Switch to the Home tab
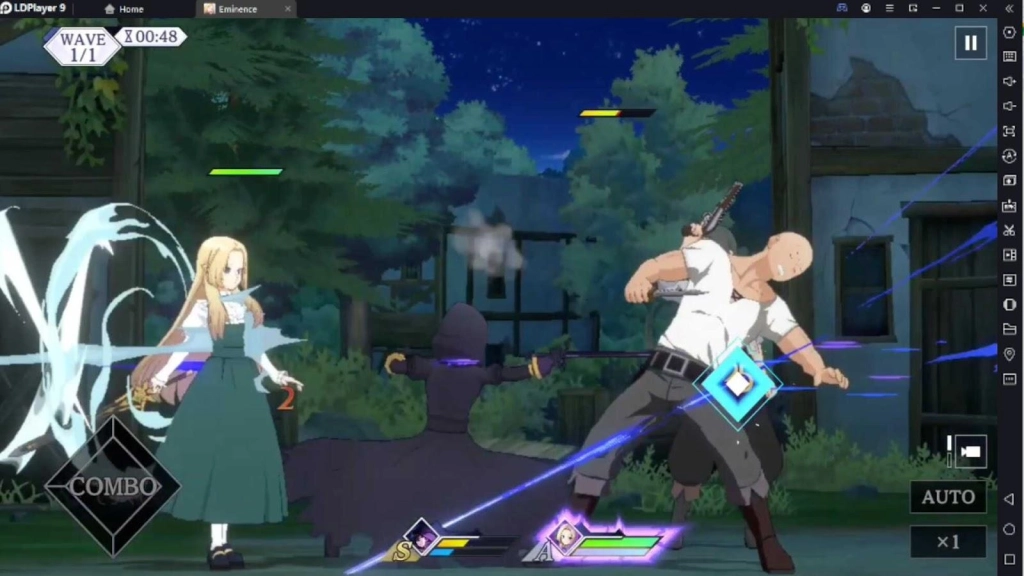The height and width of the screenshot is (576, 1024). [124, 9]
